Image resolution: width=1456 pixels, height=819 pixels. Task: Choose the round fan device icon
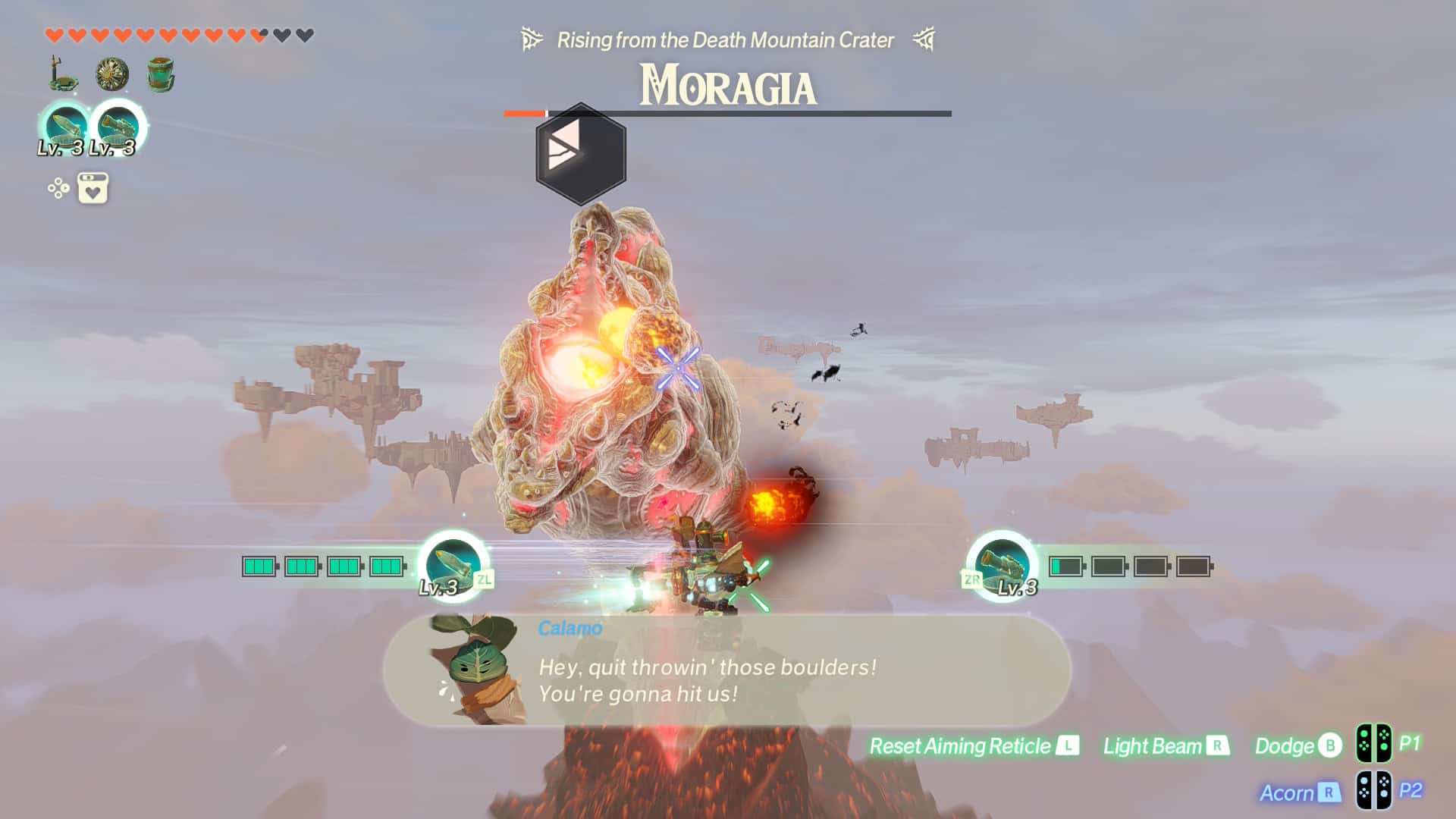pos(112,74)
